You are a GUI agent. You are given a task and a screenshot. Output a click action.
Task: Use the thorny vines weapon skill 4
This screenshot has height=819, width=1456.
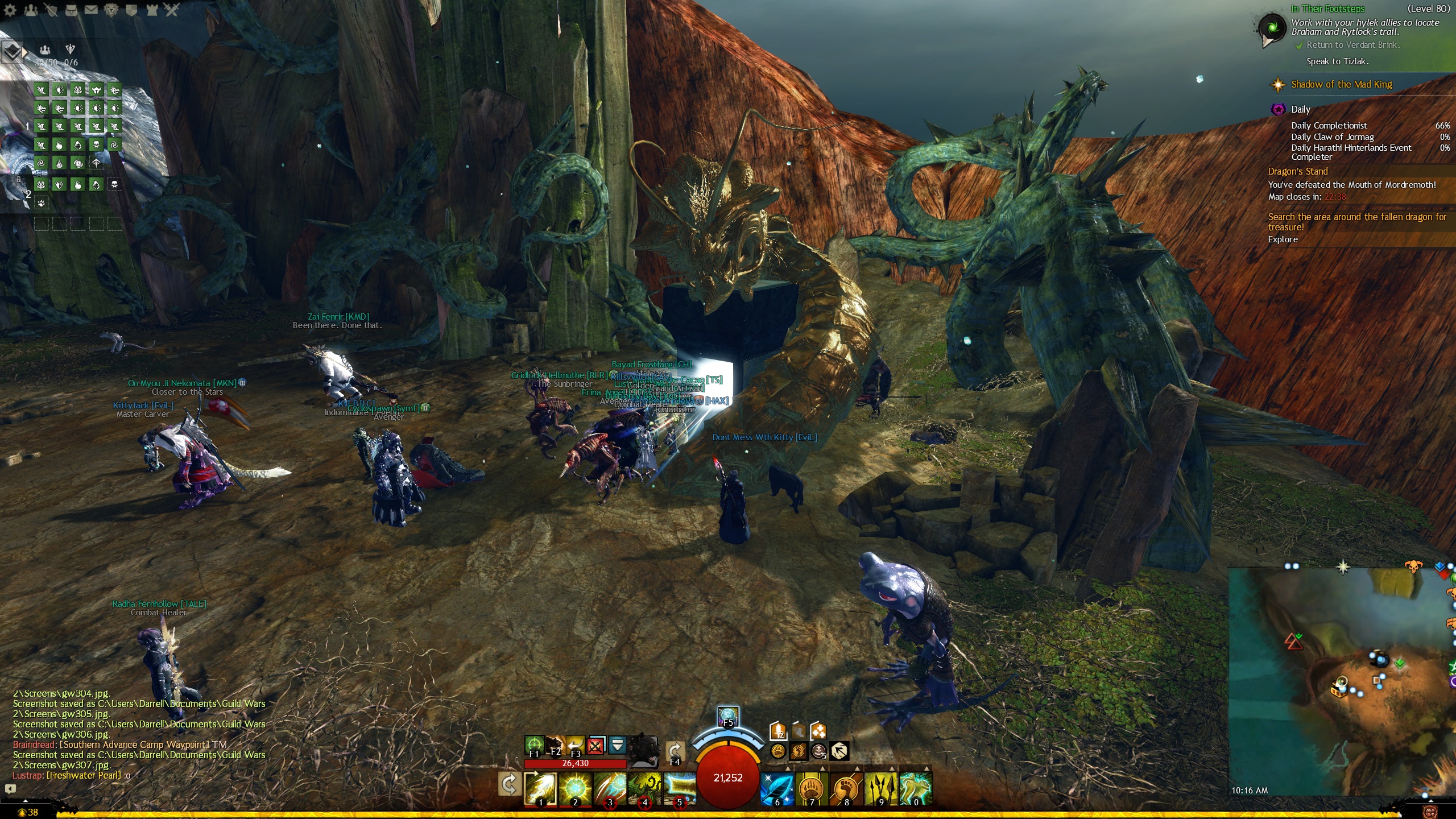(644, 788)
